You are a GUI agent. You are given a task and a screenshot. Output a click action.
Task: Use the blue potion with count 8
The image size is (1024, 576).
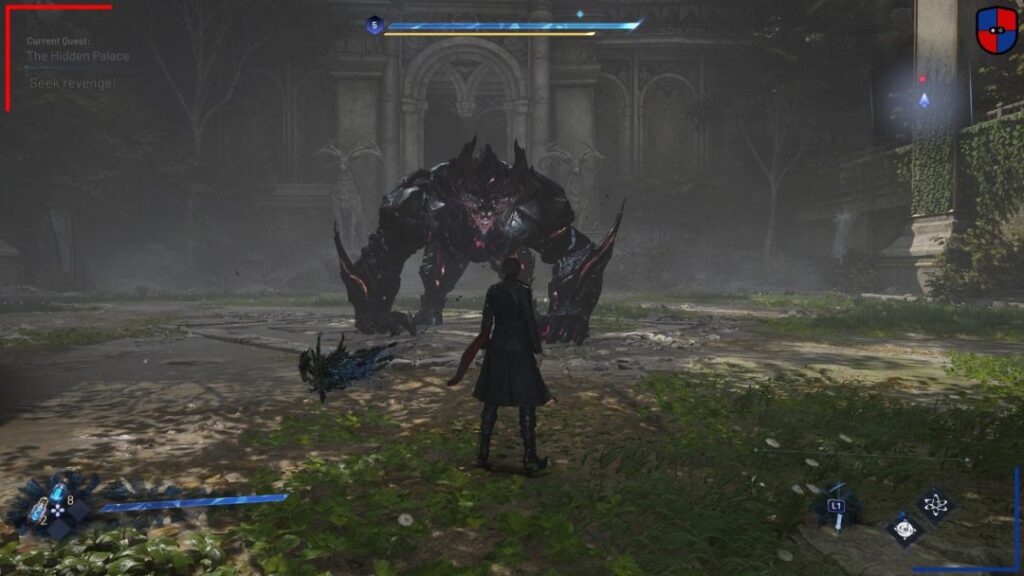59,493
